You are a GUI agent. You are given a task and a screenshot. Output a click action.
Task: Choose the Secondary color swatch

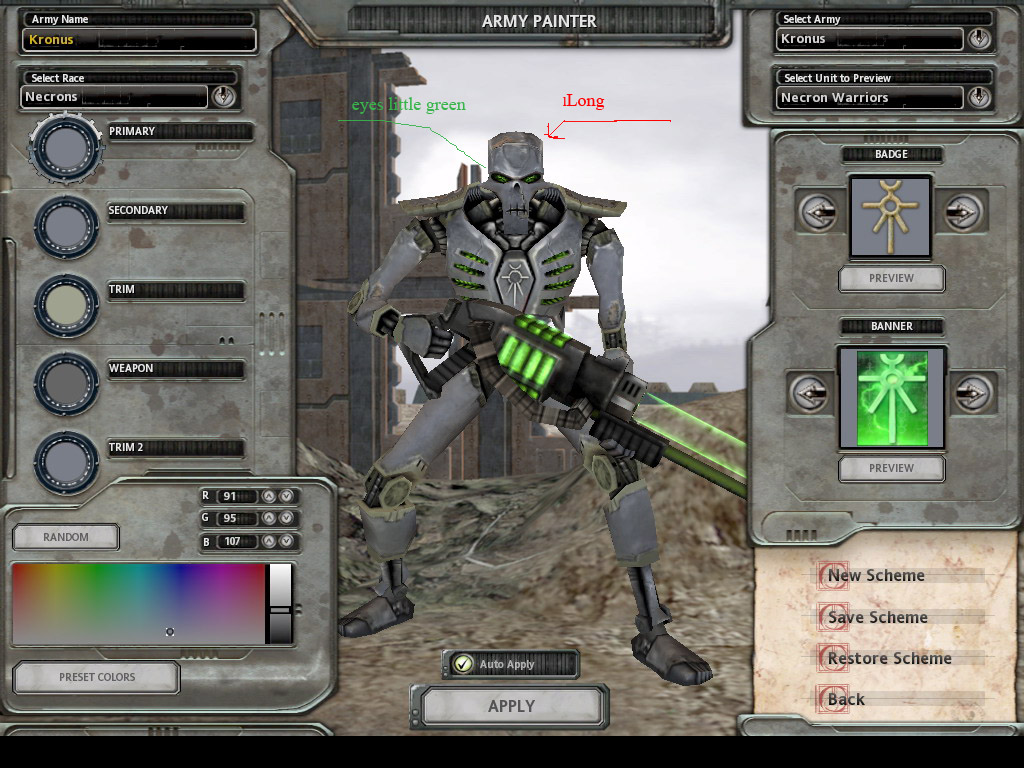pyautogui.click(x=67, y=226)
